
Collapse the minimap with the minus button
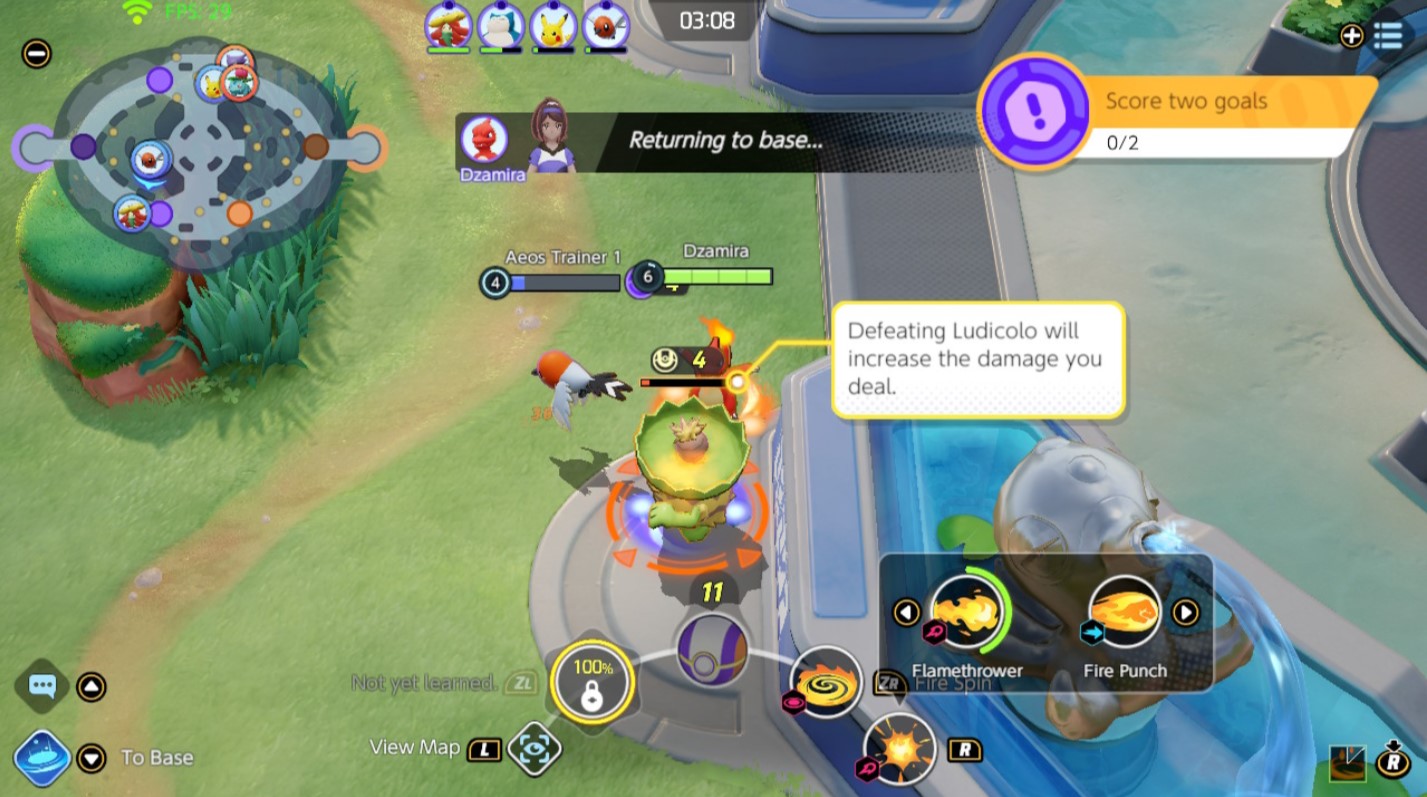[36, 53]
